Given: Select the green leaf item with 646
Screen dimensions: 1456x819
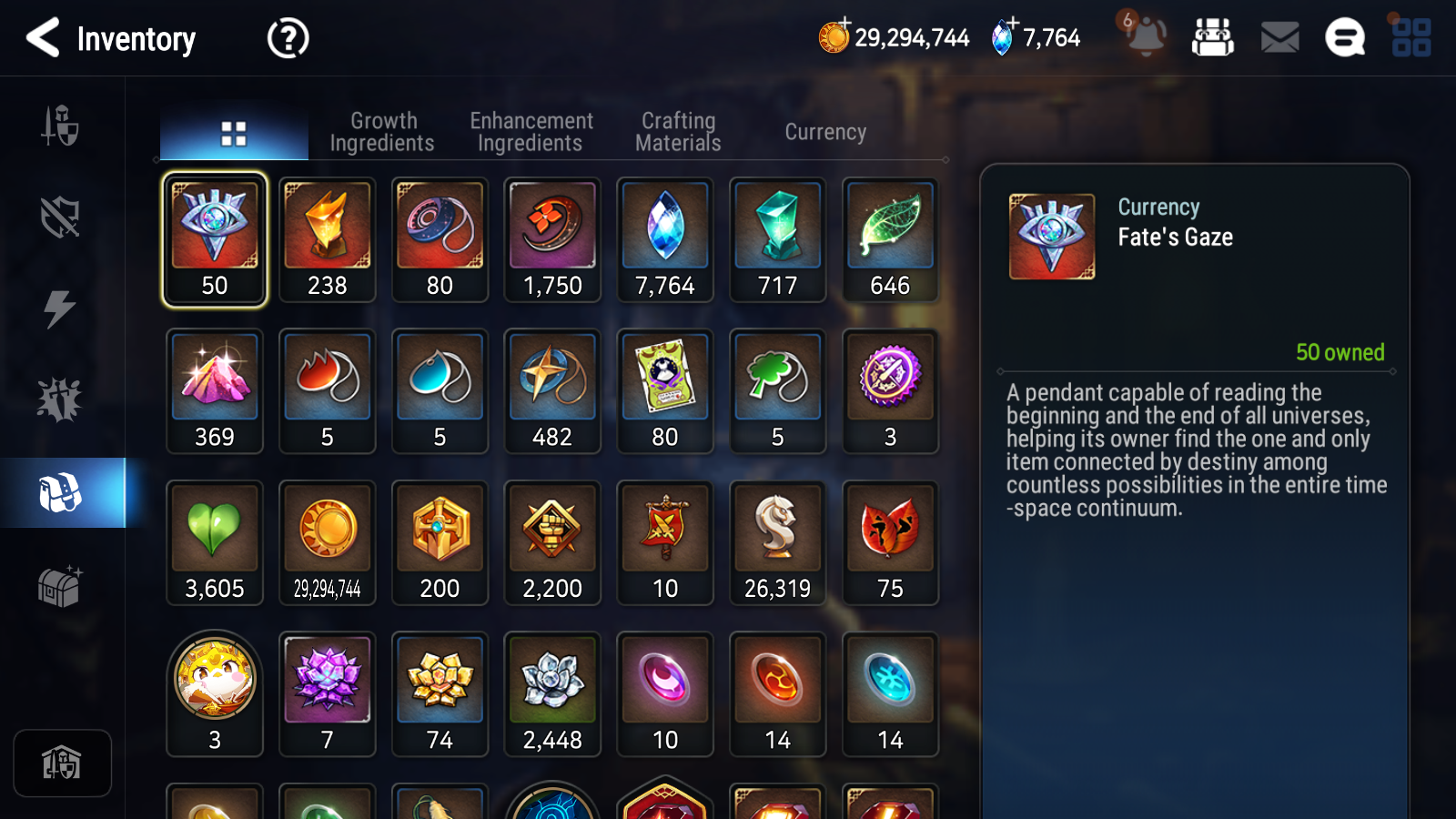Looking at the screenshot, I should pyautogui.click(x=890, y=239).
